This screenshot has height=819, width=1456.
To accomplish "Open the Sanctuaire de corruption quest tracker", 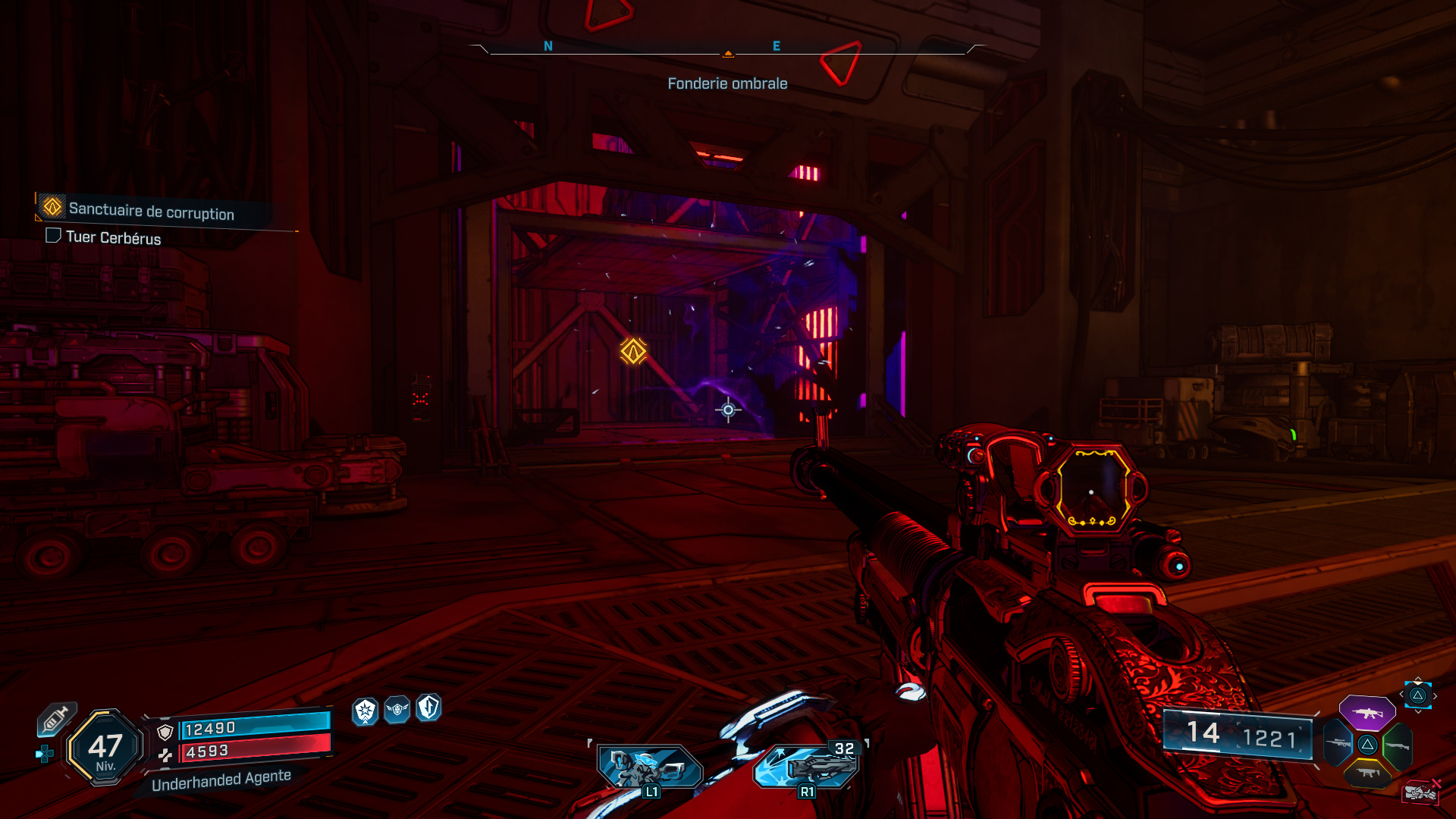I will [151, 211].
